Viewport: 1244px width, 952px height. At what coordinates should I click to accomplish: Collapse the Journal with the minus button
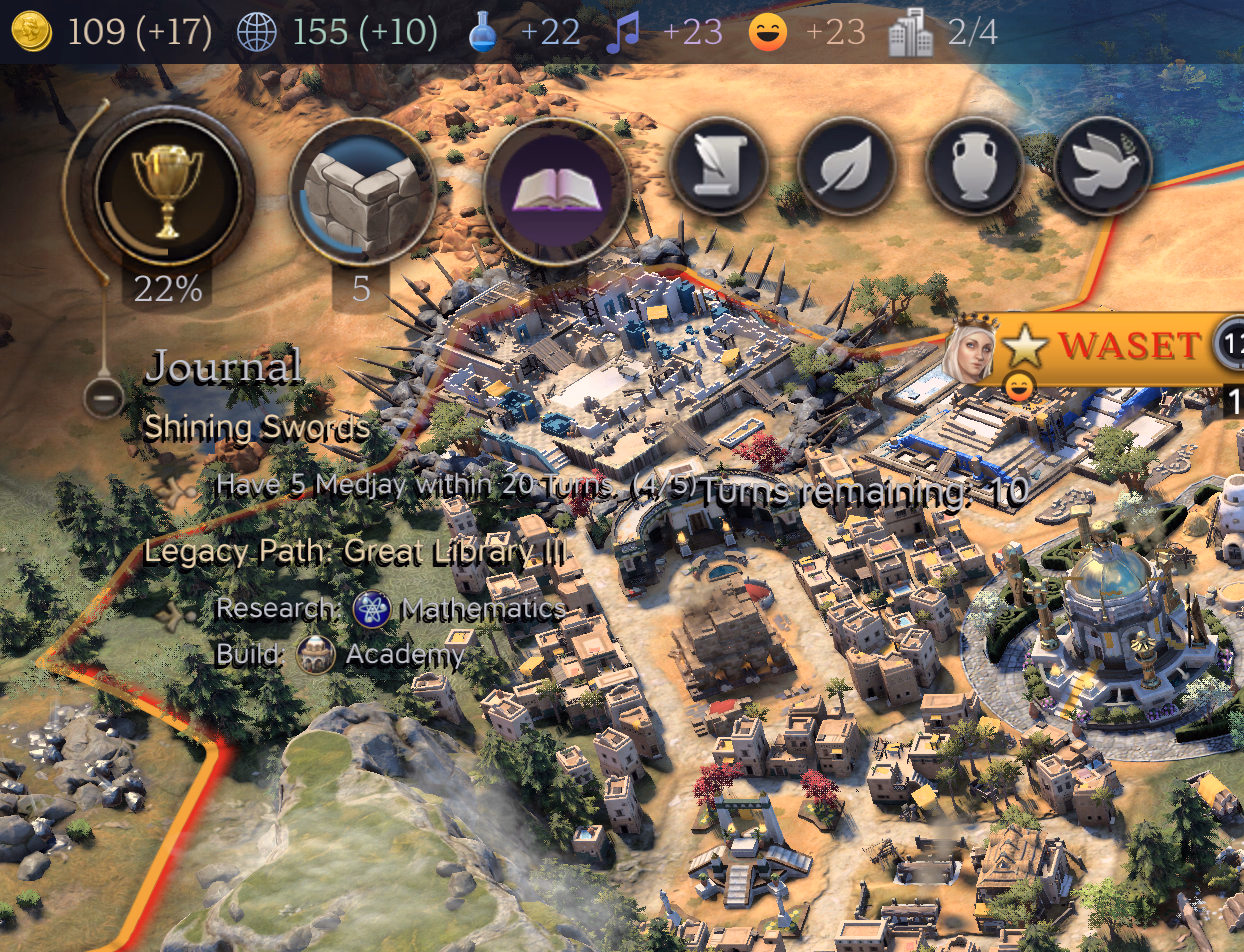103,398
